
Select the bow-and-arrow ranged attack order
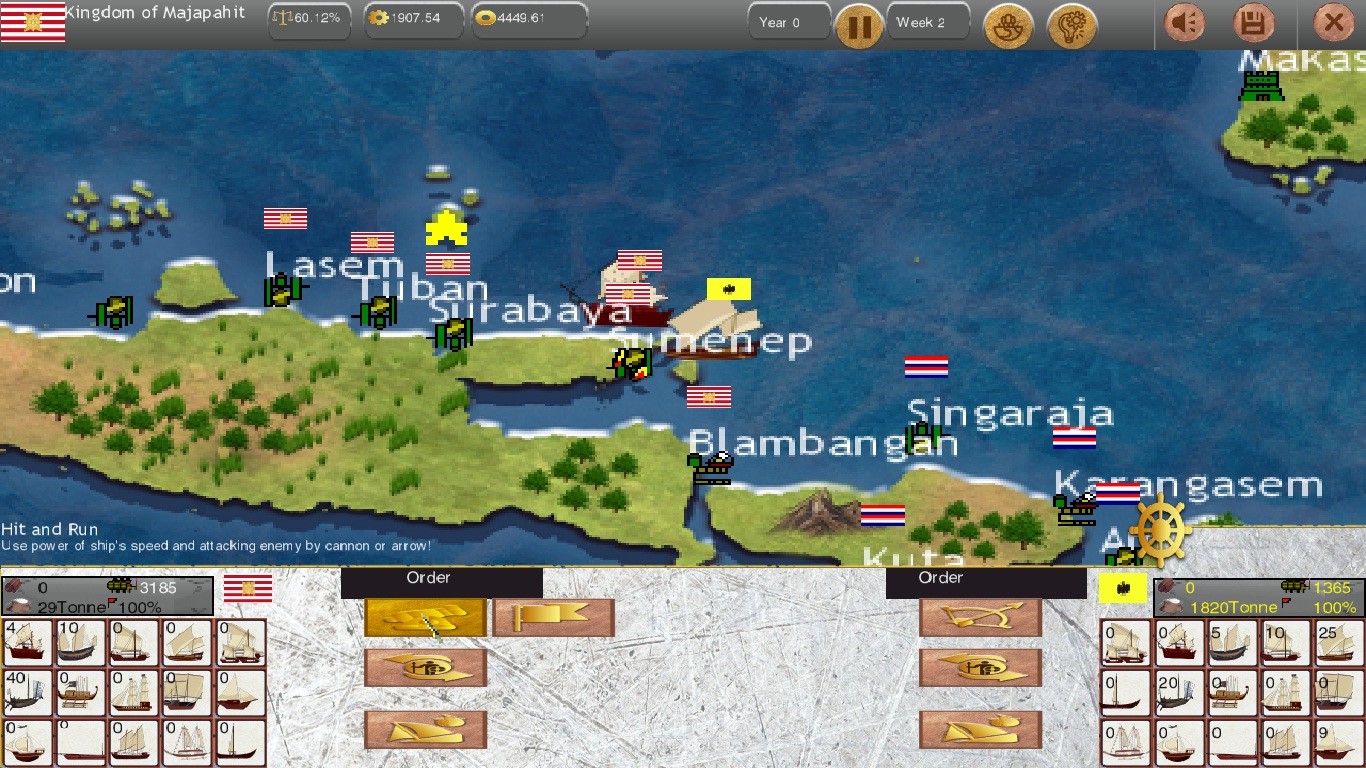click(x=979, y=617)
